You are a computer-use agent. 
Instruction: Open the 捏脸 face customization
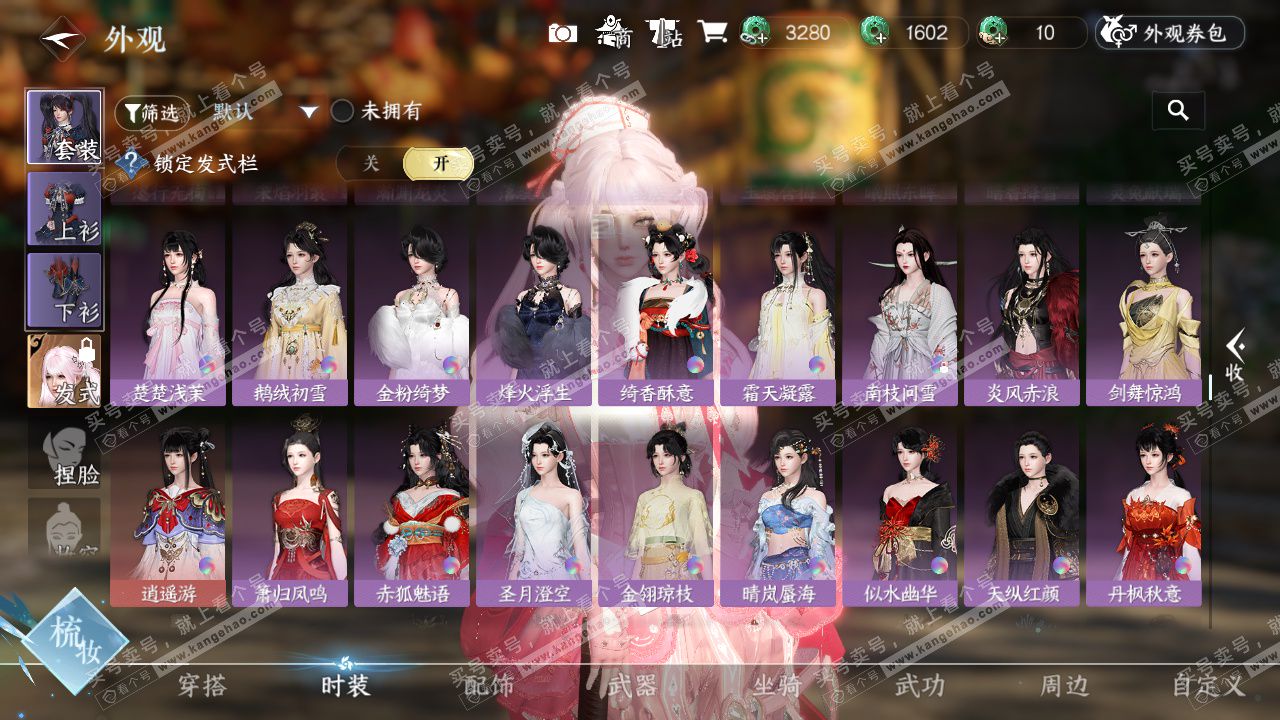click(64, 455)
